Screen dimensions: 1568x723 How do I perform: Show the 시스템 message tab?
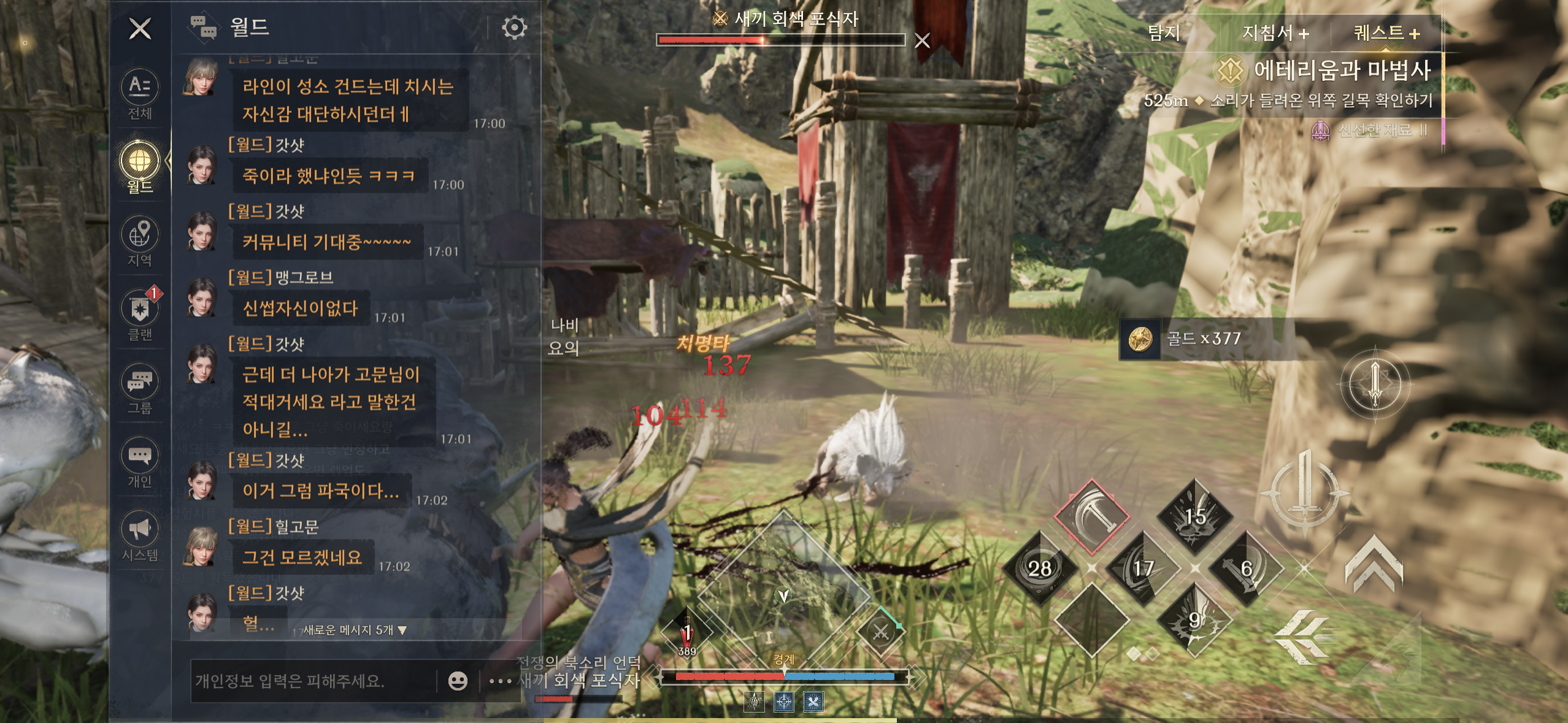[x=140, y=535]
